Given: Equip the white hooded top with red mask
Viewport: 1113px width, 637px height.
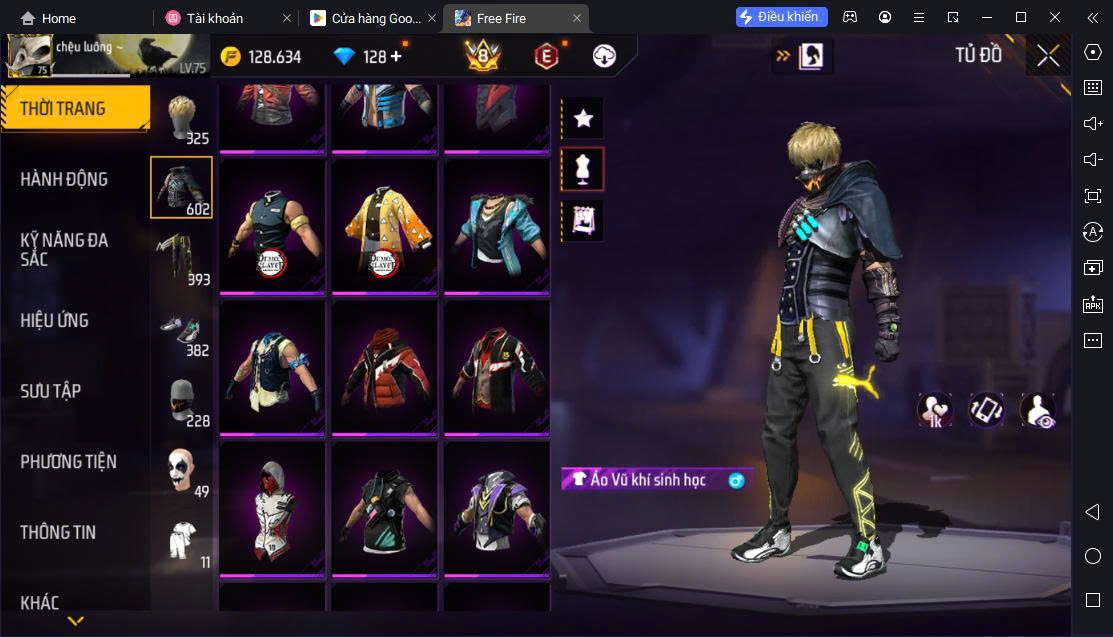Looking at the screenshot, I should (272, 509).
